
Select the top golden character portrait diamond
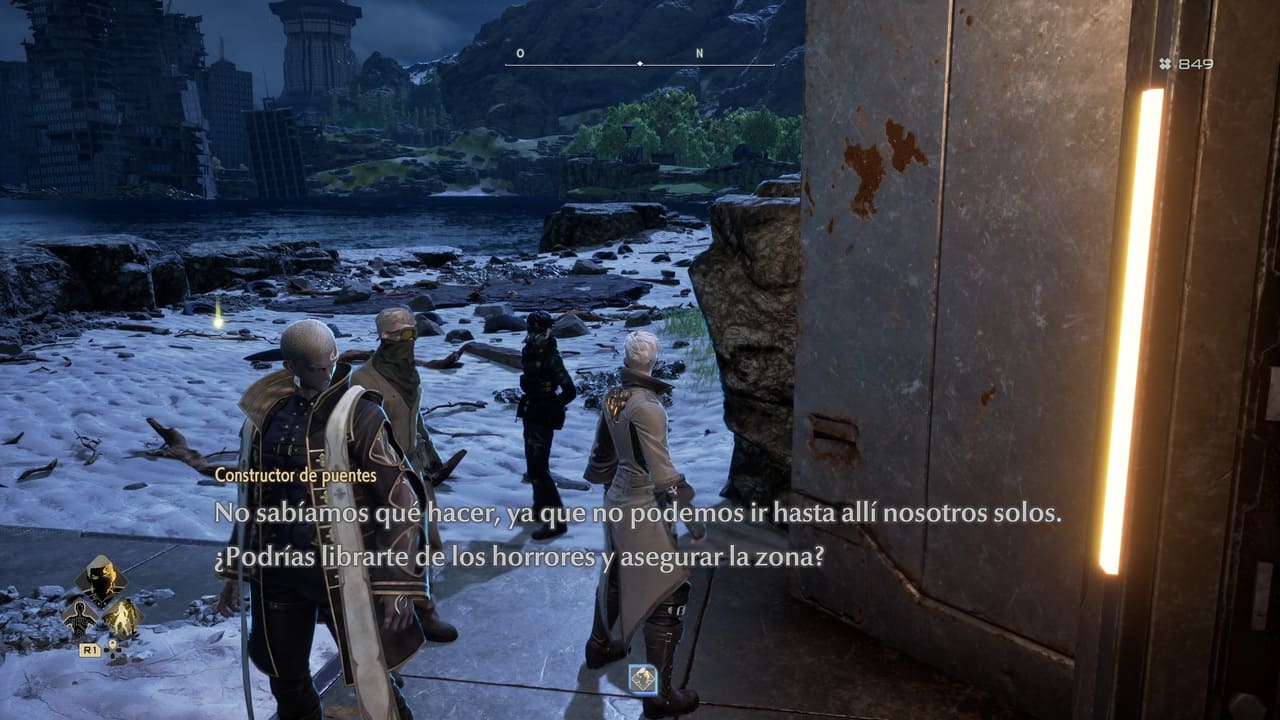pos(101,579)
